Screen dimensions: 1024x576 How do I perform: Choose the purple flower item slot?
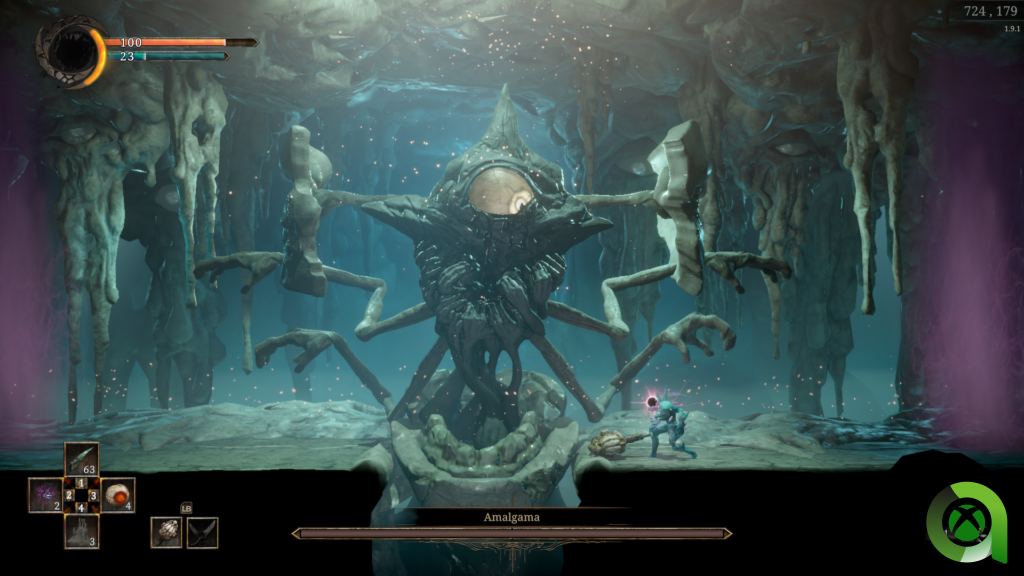click(x=45, y=495)
